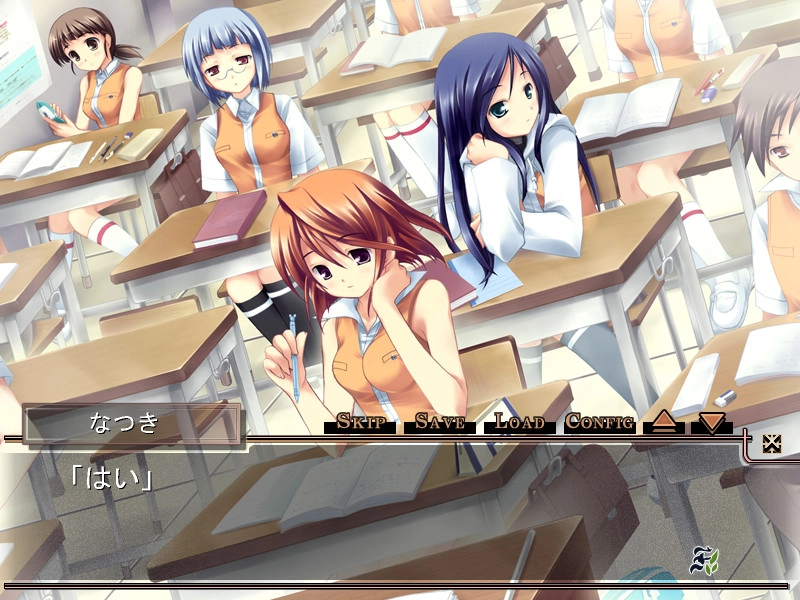The height and width of the screenshot is (600, 800).
Task: Open the Config settings
Action: [599, 421]
